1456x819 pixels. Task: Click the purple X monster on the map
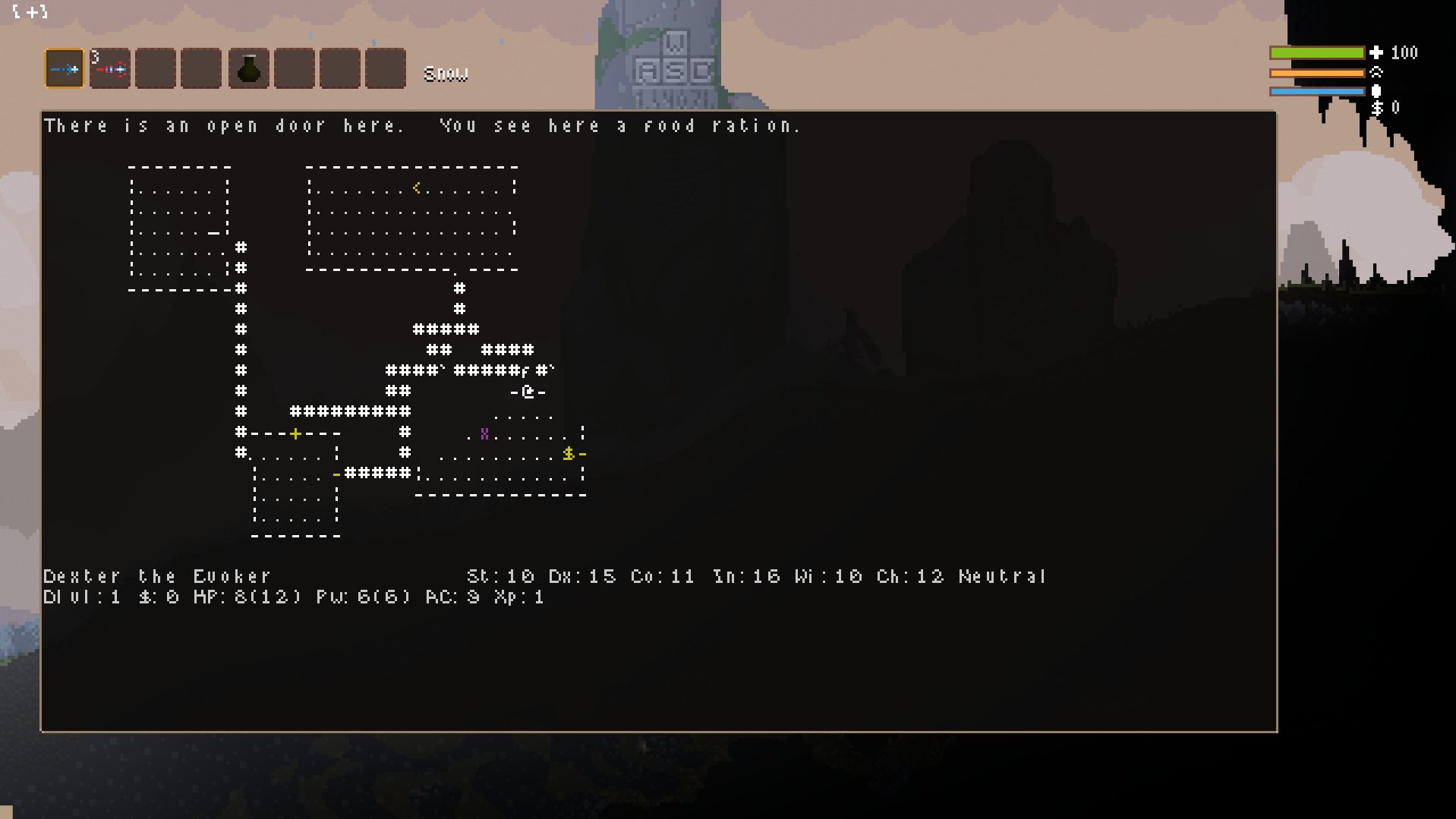484,433
